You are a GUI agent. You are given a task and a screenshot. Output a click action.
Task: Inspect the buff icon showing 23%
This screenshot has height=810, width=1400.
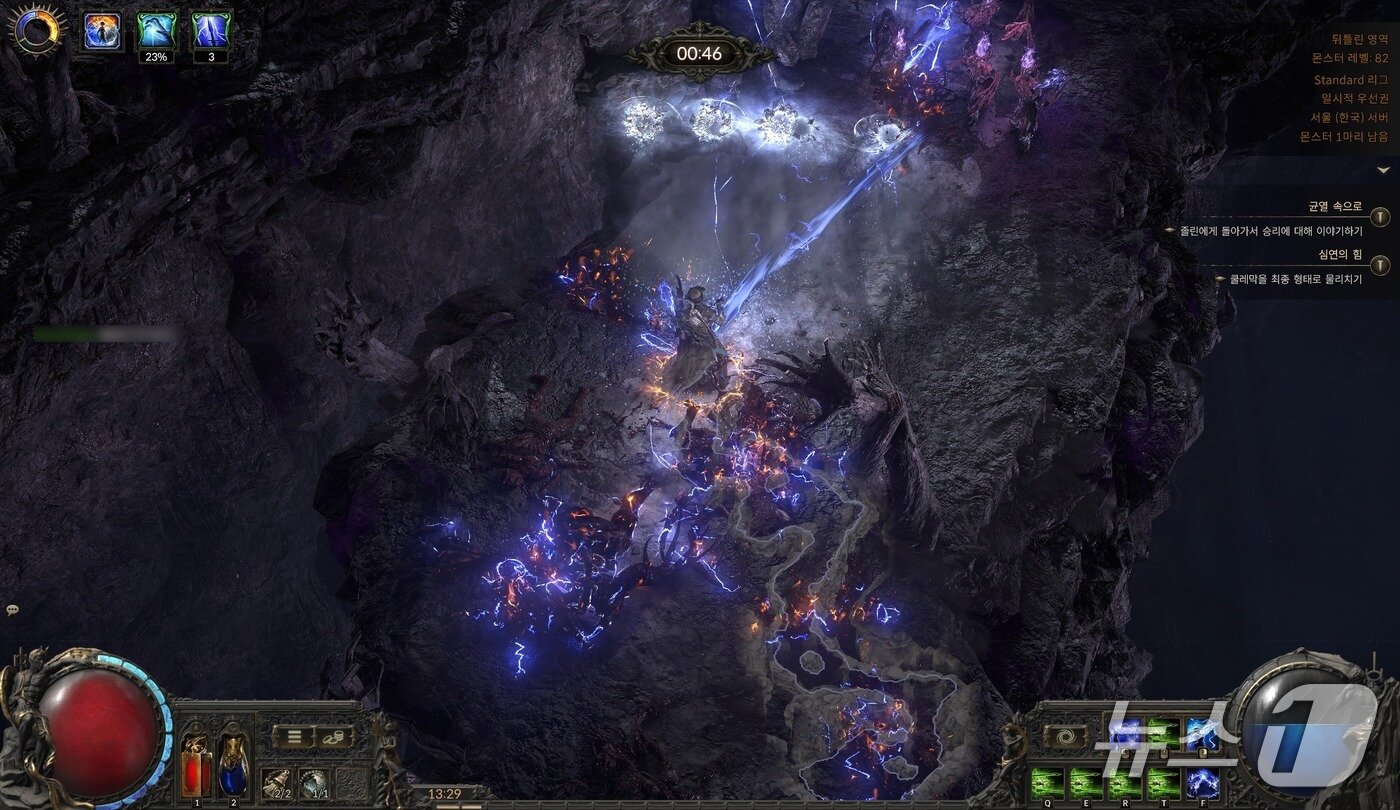[x=157, y=31]
